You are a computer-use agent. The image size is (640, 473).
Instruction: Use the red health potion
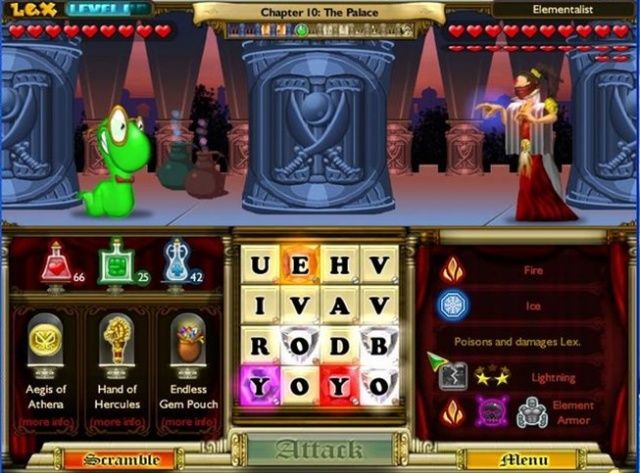coord(56,262)
